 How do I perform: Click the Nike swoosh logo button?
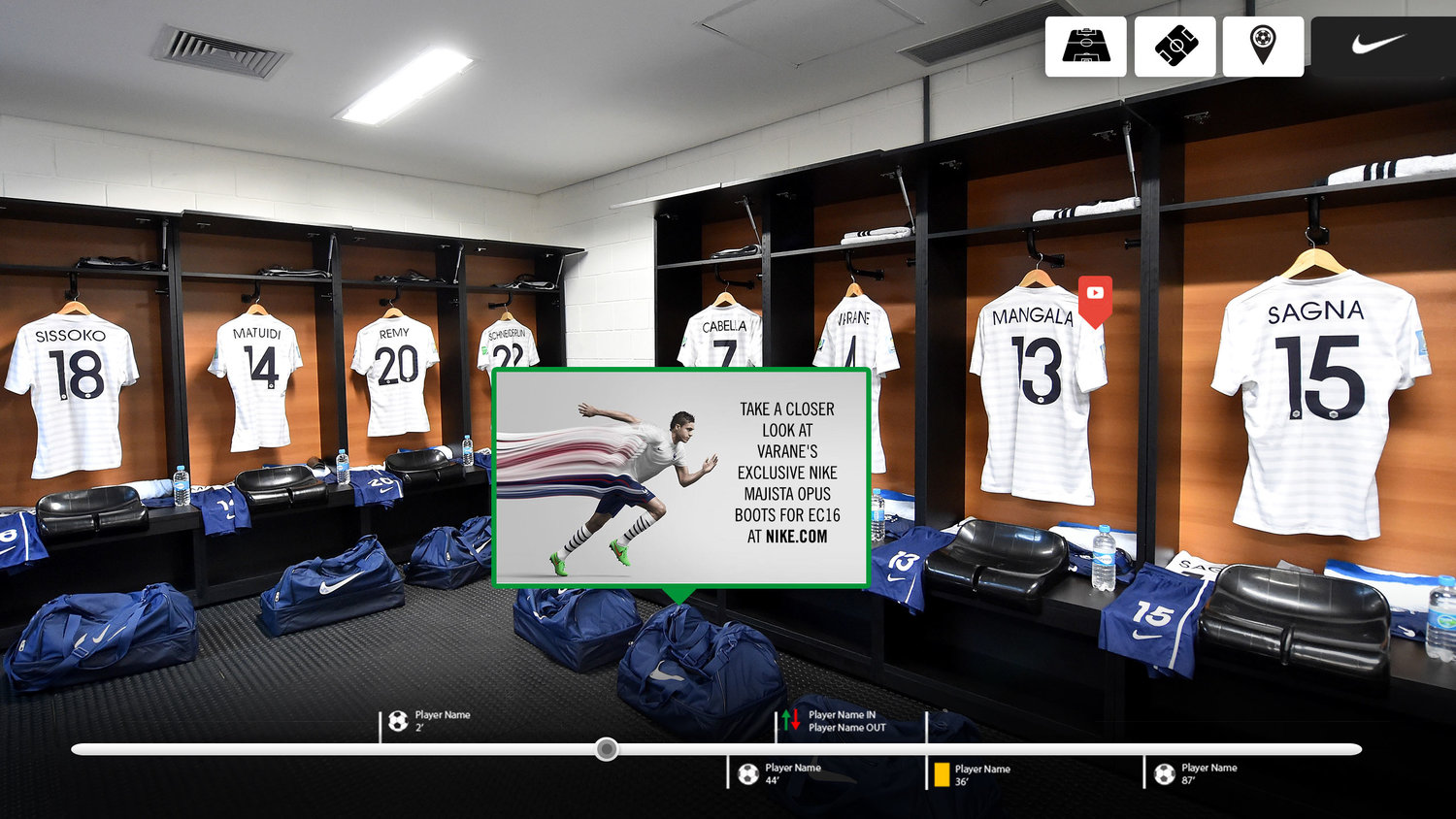1380,45
